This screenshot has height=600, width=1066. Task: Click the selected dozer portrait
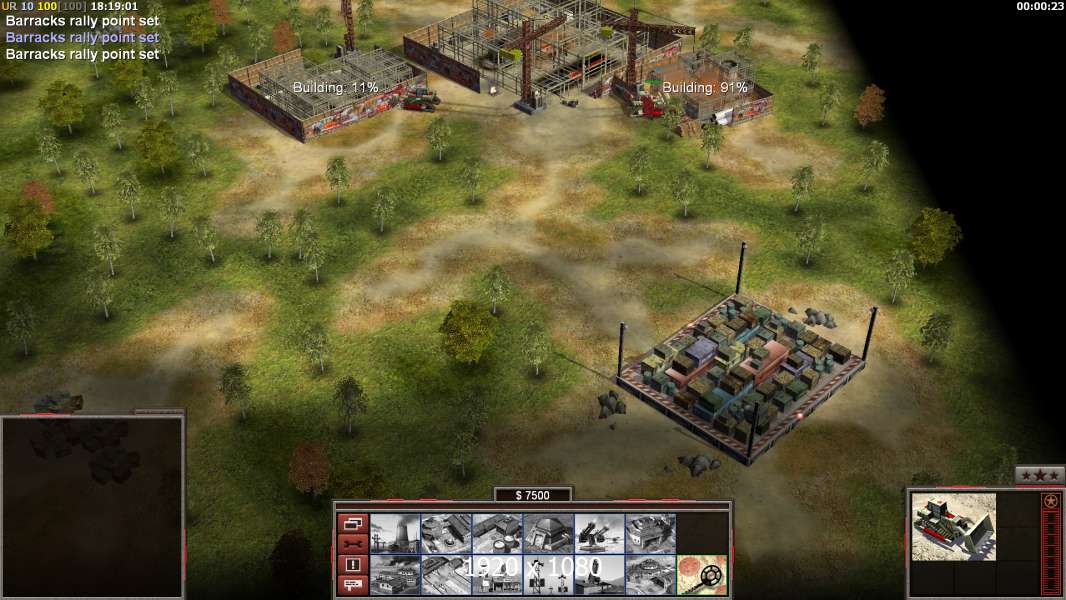click(954, 526)
